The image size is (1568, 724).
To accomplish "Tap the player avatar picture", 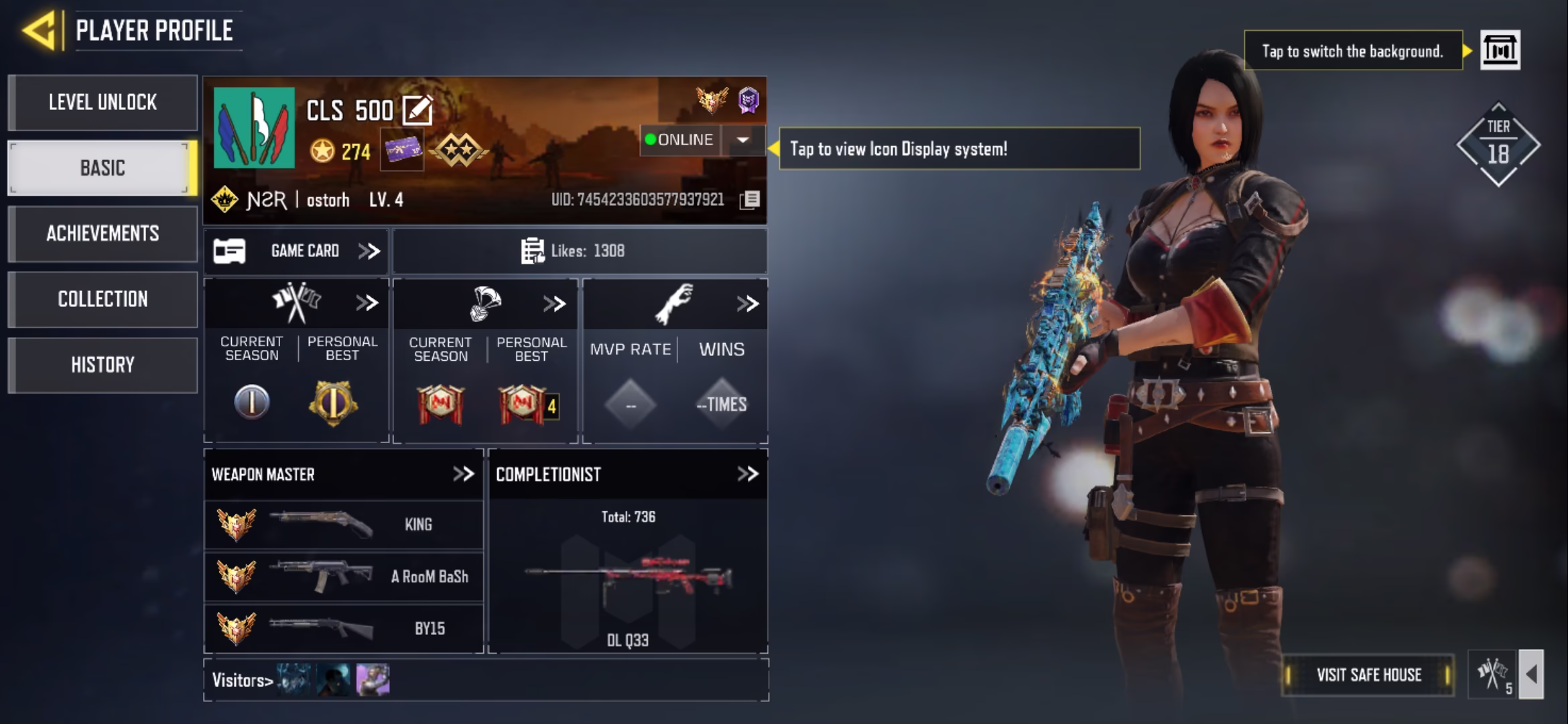I will click(254, 127).
